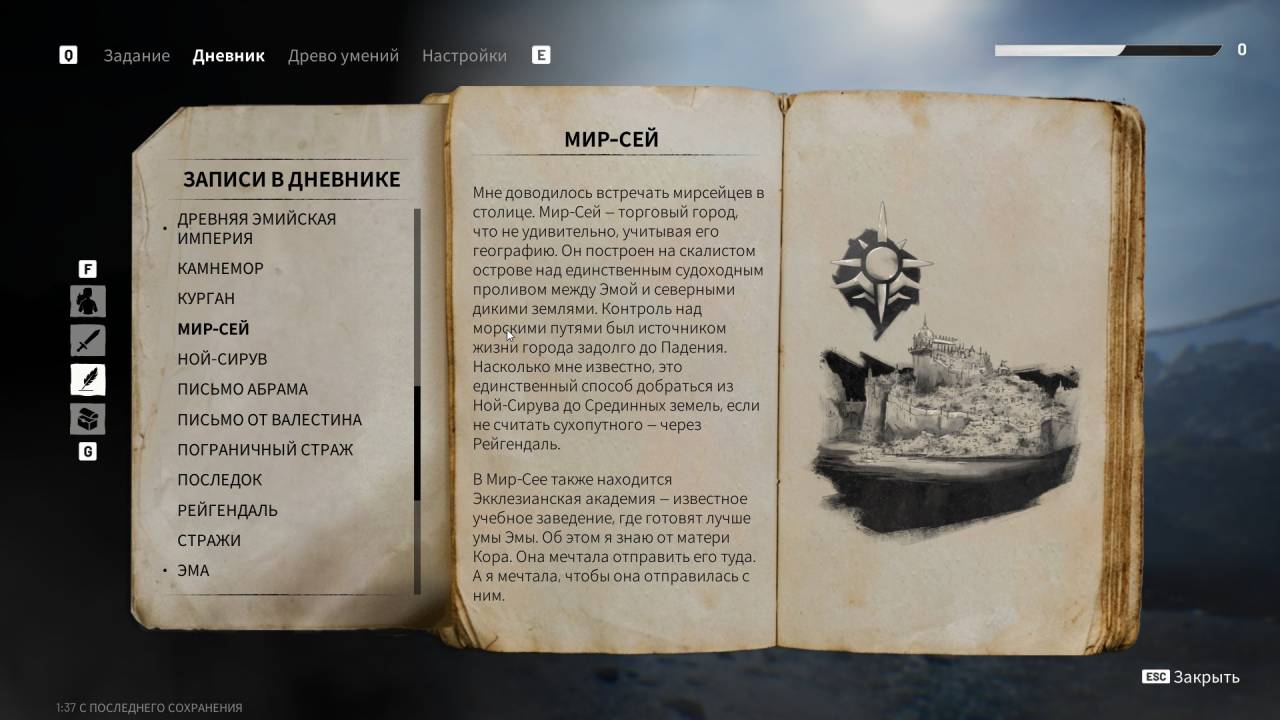Open the Рейгендаль entry
The width and height of the screenshot is (1280, 720).
227,510
